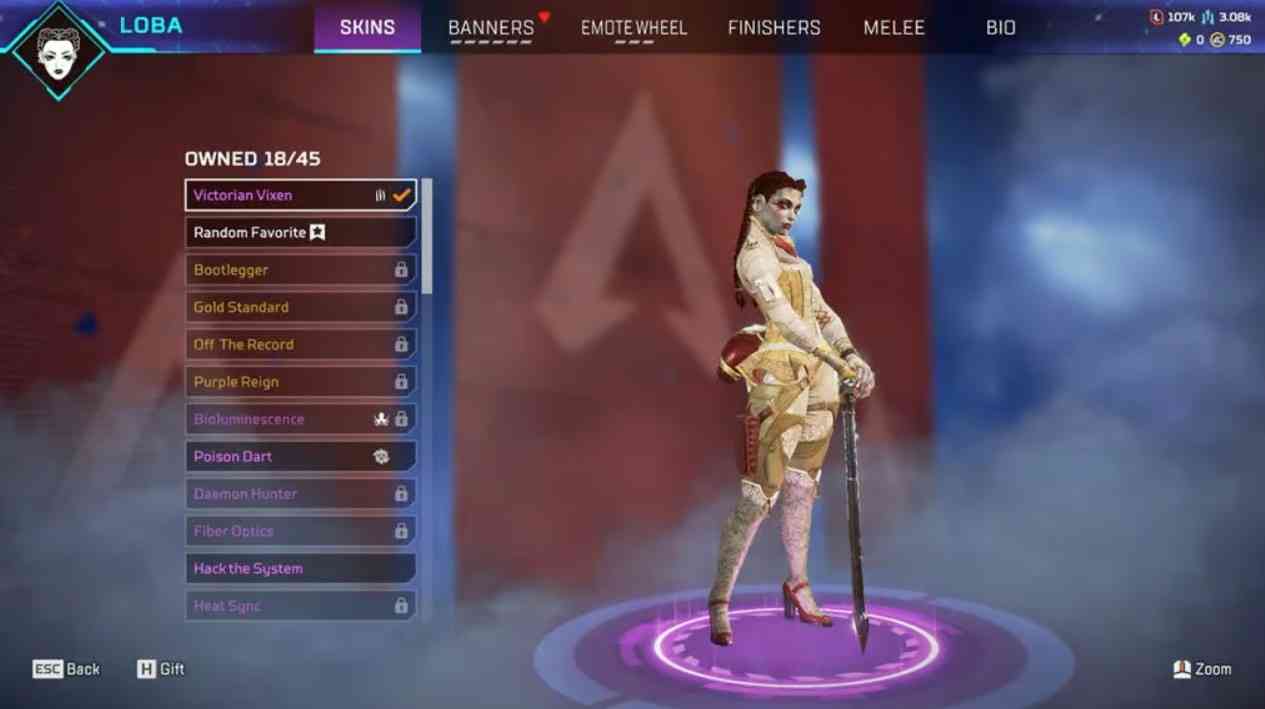Show the Finishers tab

coord(774,28)
